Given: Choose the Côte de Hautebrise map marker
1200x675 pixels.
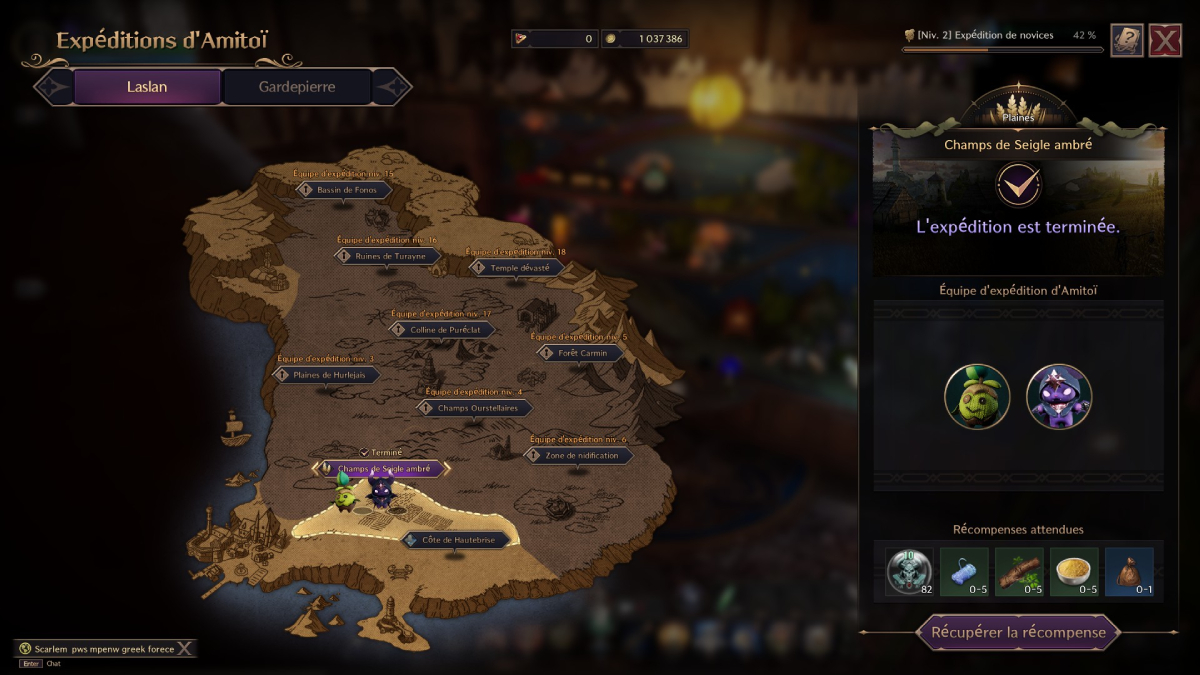Looking at the screenshot, I should tap(456, 540).
